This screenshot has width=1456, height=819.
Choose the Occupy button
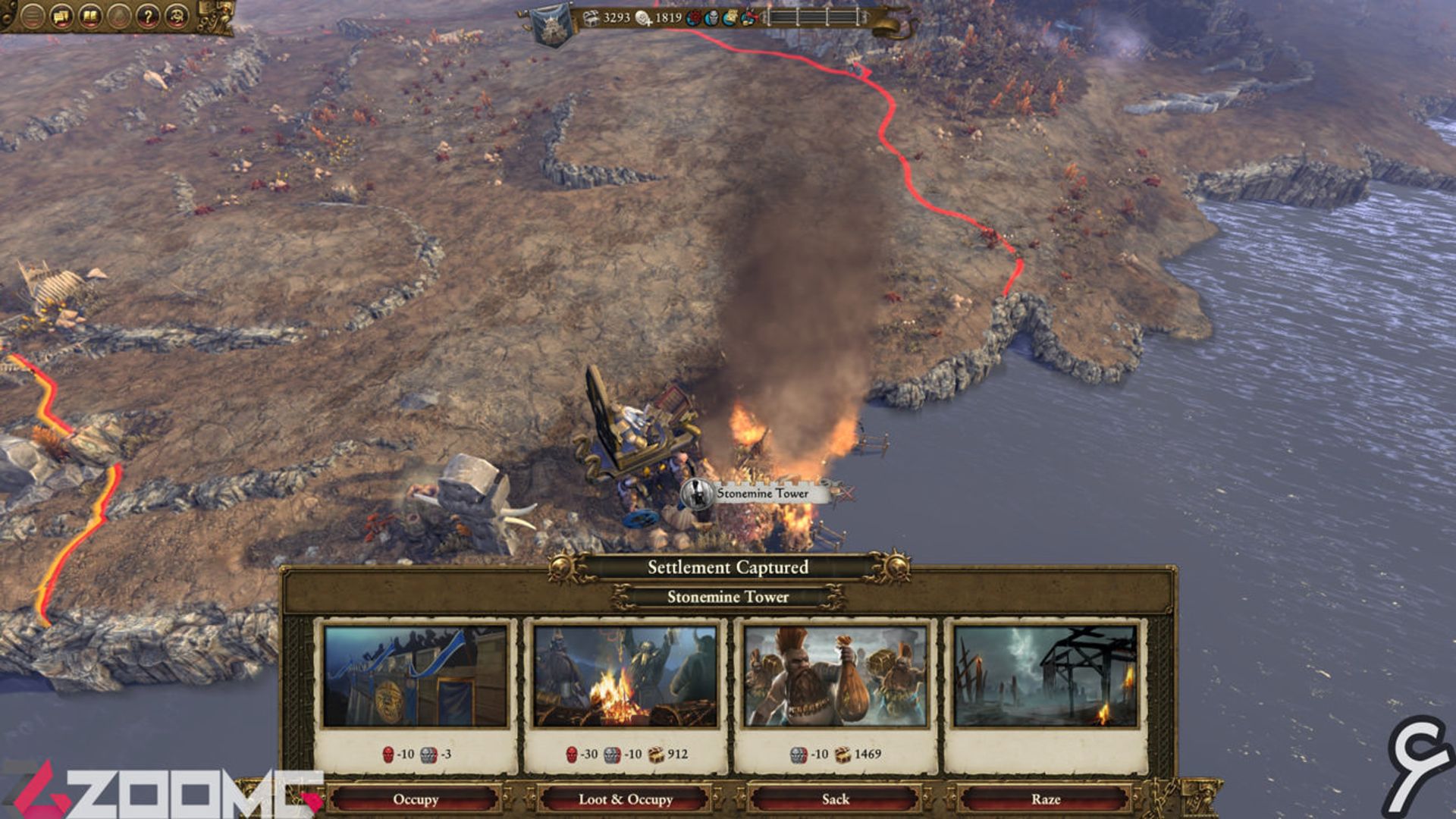coord(416,799)
